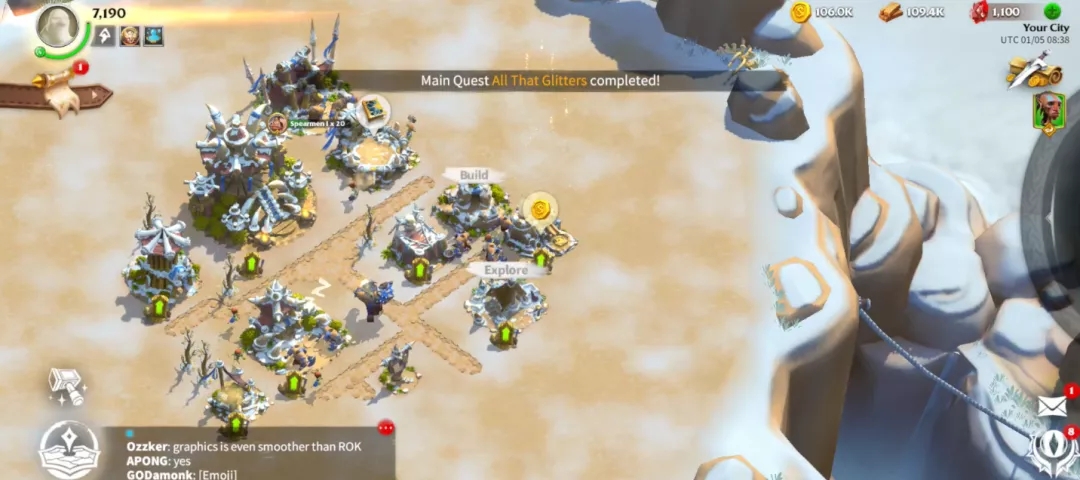Select the lightning buff icon under power
The height and width of the screenshot is (480, 1080).
[x=105, y=37]
